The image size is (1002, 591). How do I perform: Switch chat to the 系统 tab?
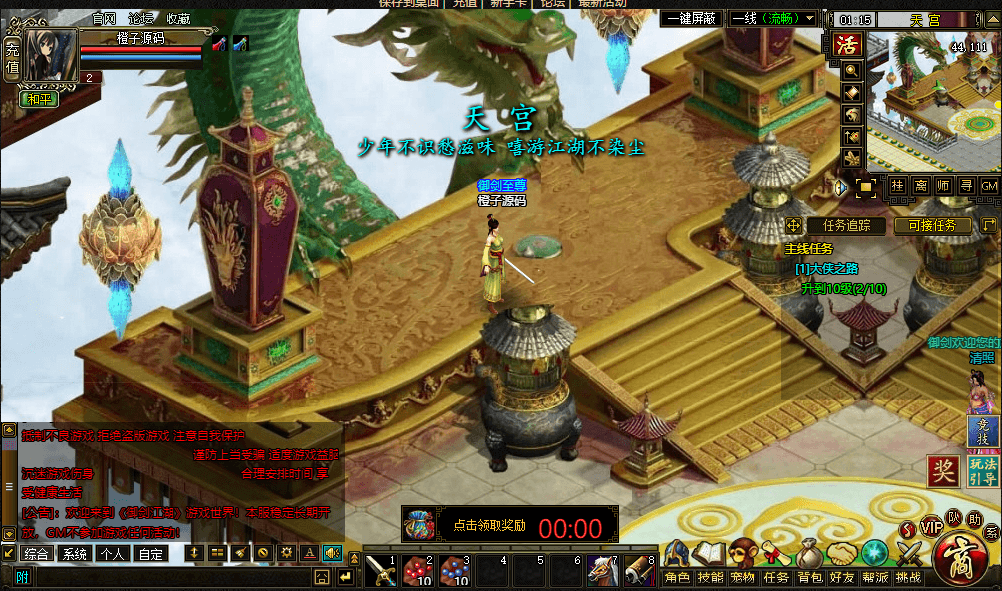point(74,553)
